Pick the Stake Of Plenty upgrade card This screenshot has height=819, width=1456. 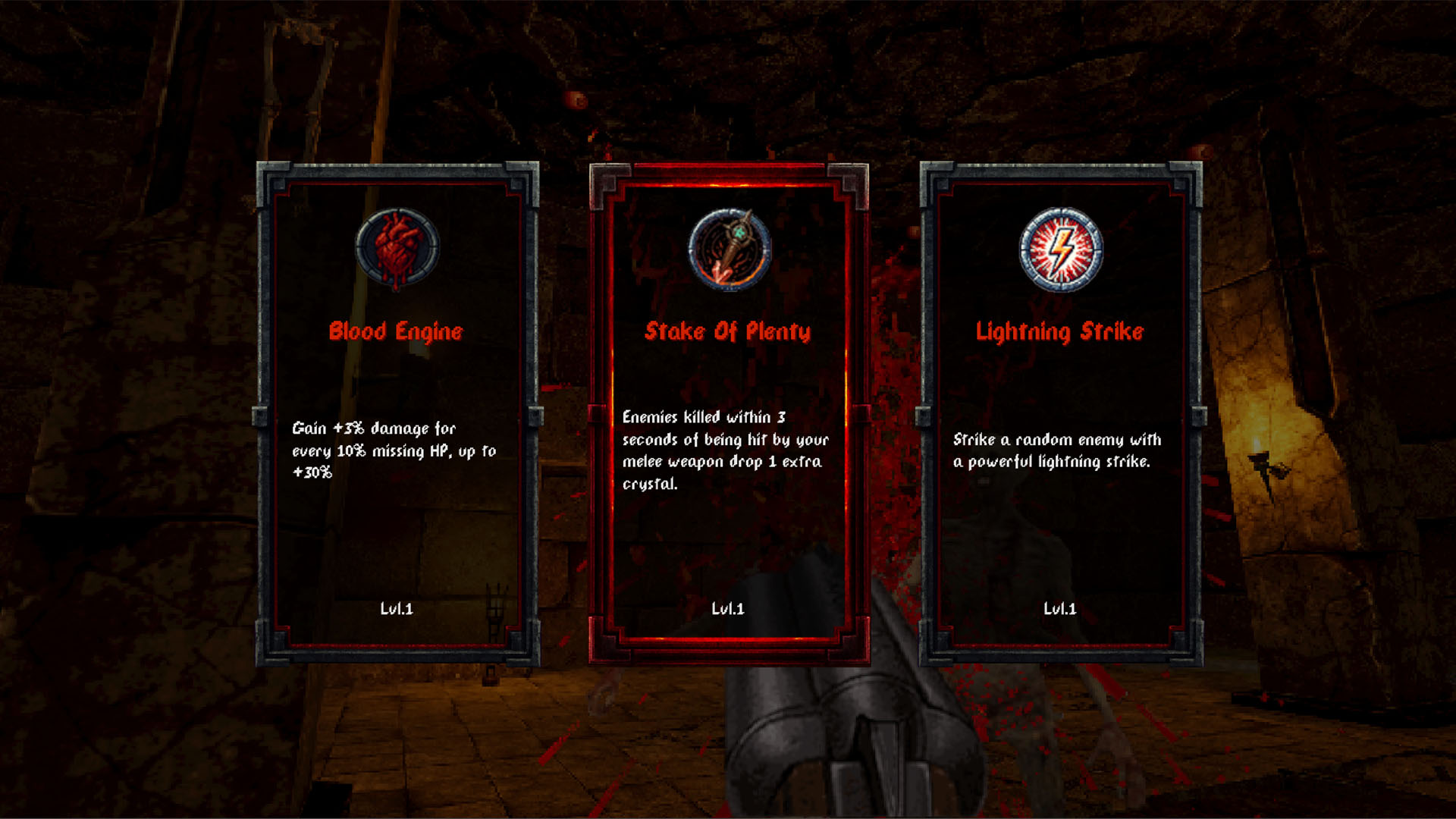coord(729,409)
